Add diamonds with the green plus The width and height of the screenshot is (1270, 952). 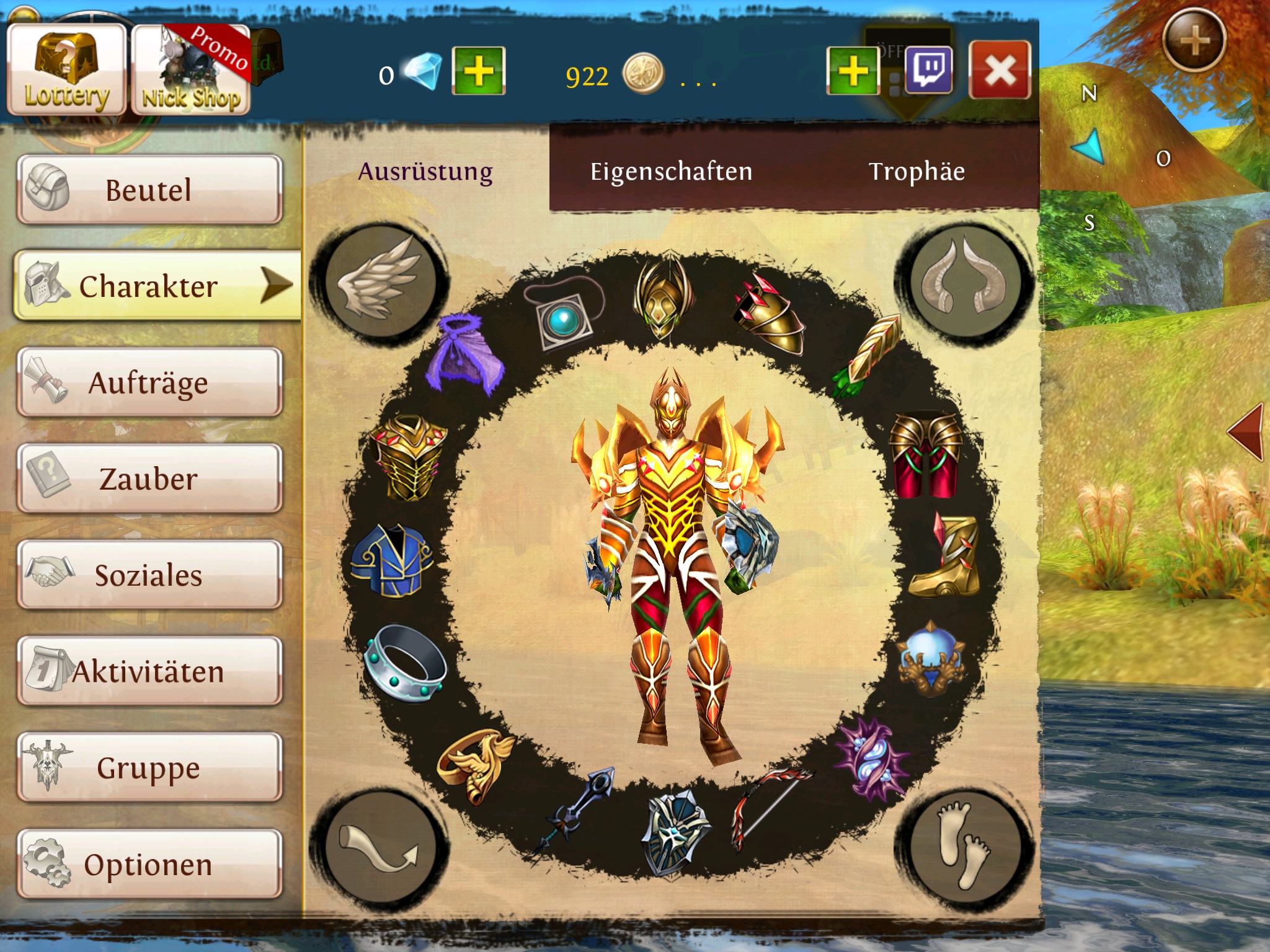tap(478, 71)
